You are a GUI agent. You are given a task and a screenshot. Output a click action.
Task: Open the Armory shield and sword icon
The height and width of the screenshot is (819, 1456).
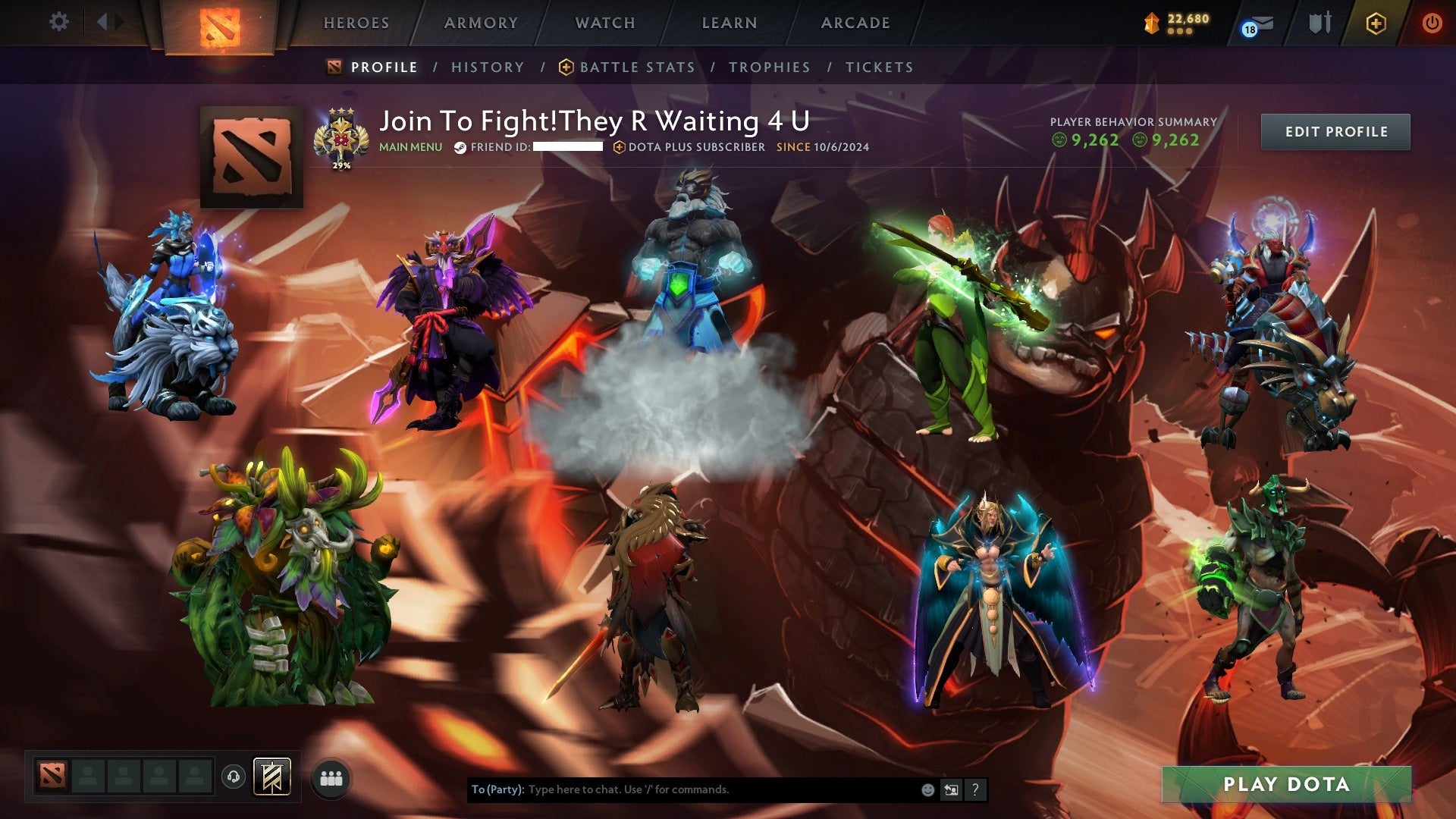1319,22
